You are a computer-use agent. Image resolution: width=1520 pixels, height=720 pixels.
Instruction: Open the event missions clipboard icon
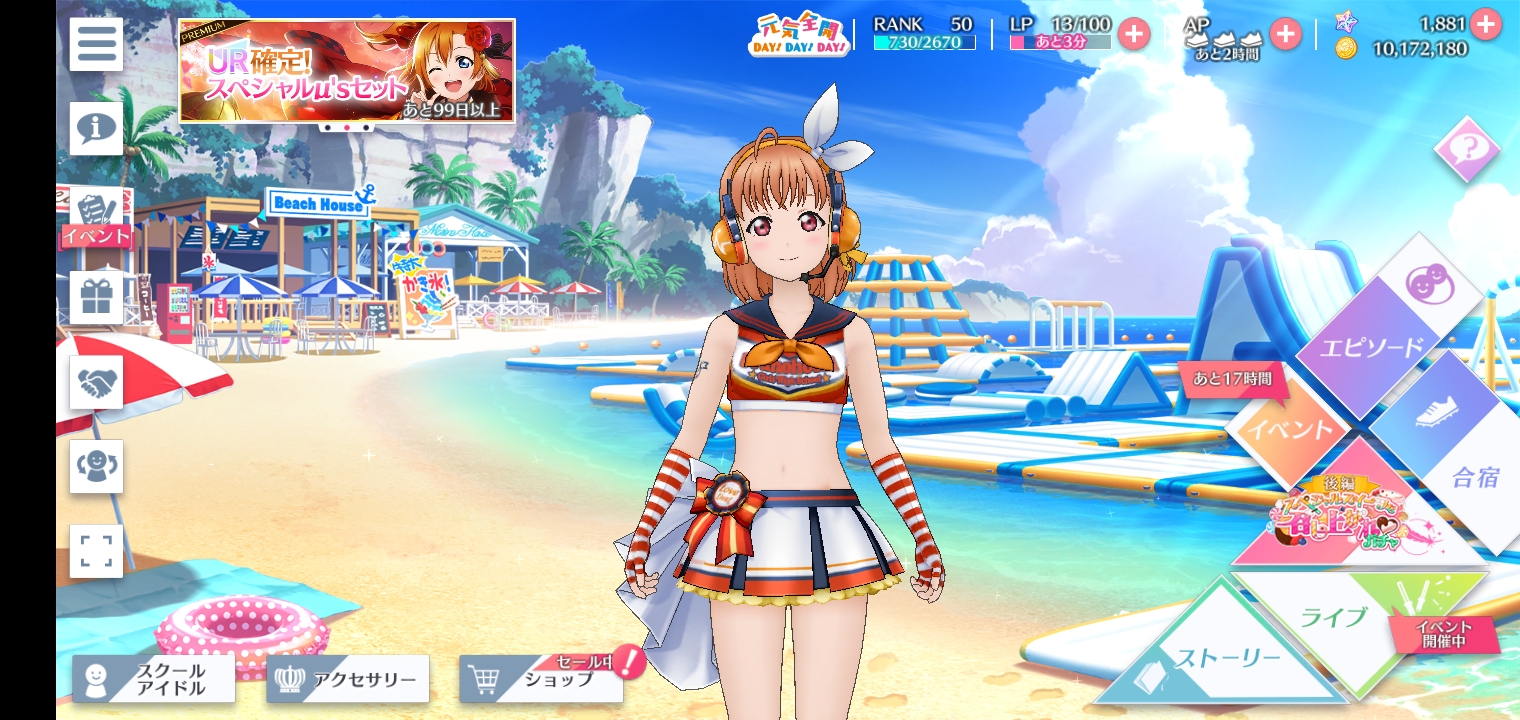[96, 214]
